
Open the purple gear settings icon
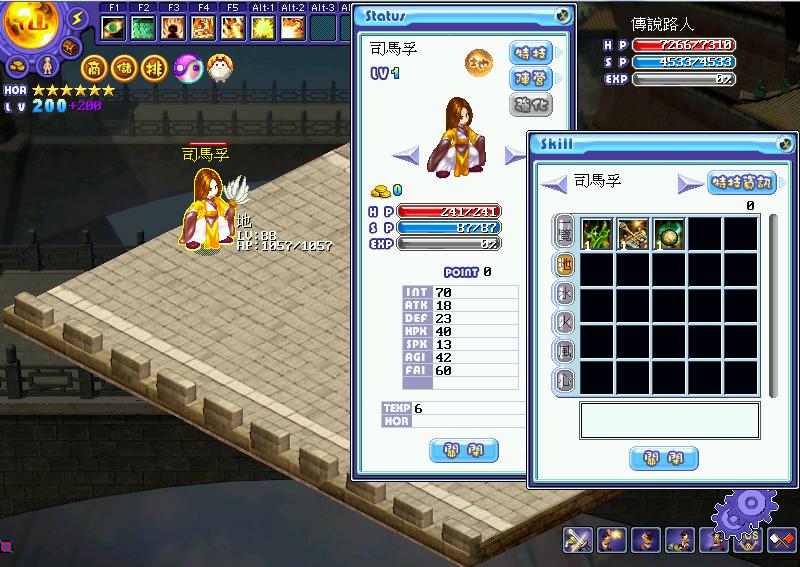pos(744,512)
